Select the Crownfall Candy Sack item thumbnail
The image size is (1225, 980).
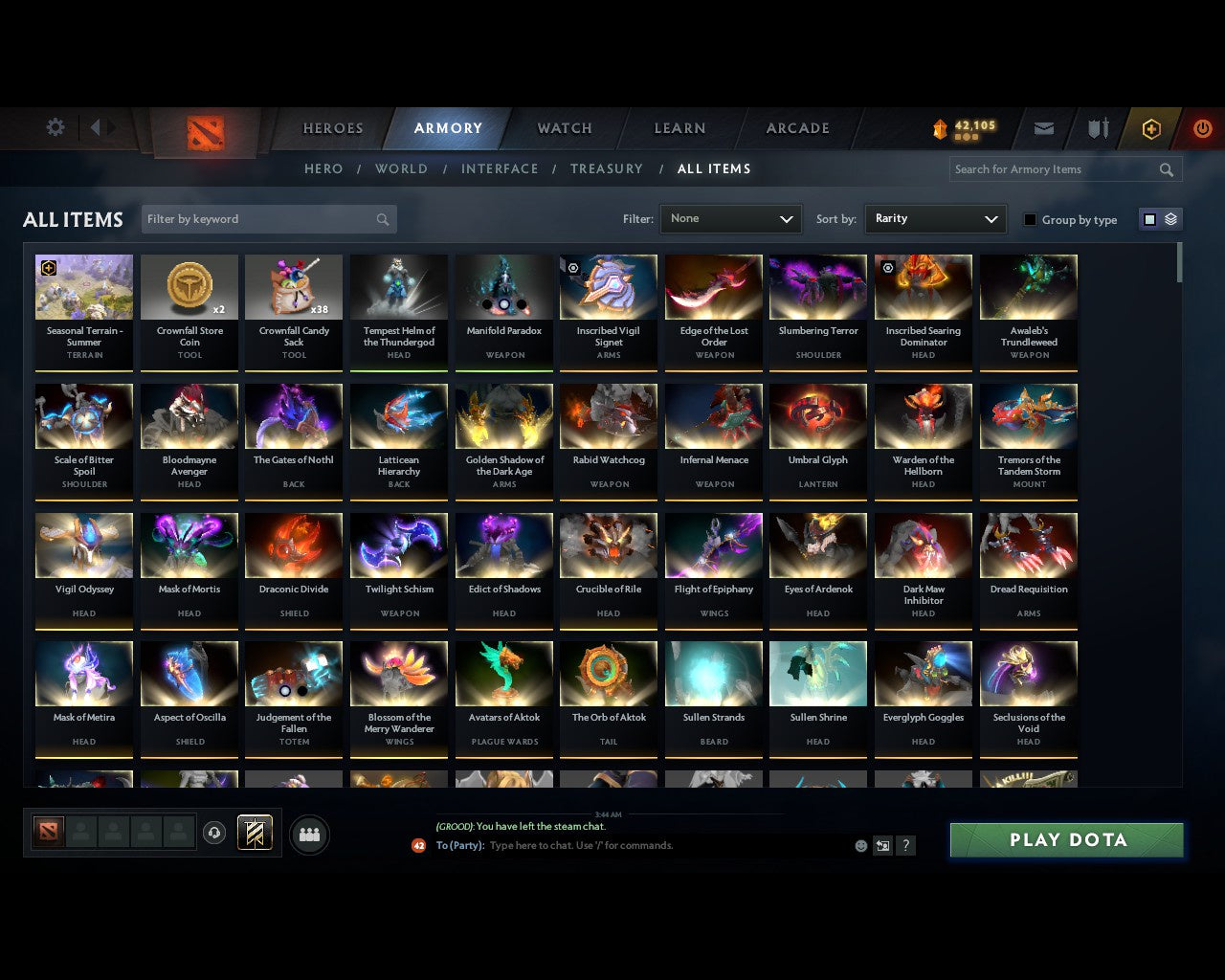[294, 286]
